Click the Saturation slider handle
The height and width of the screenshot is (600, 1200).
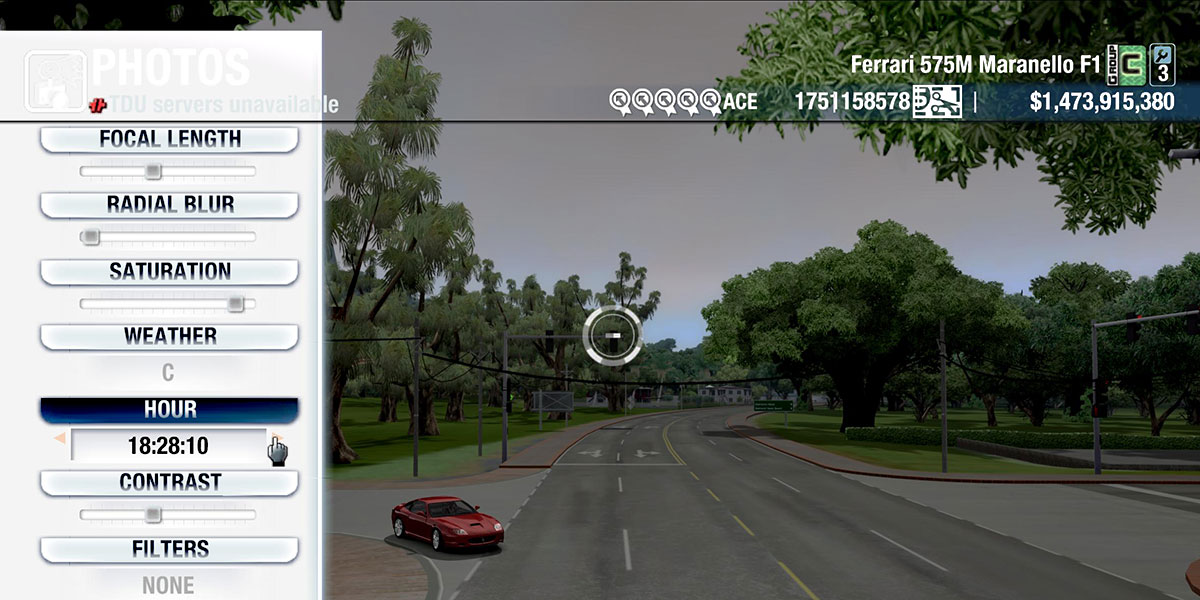point(235,303)
